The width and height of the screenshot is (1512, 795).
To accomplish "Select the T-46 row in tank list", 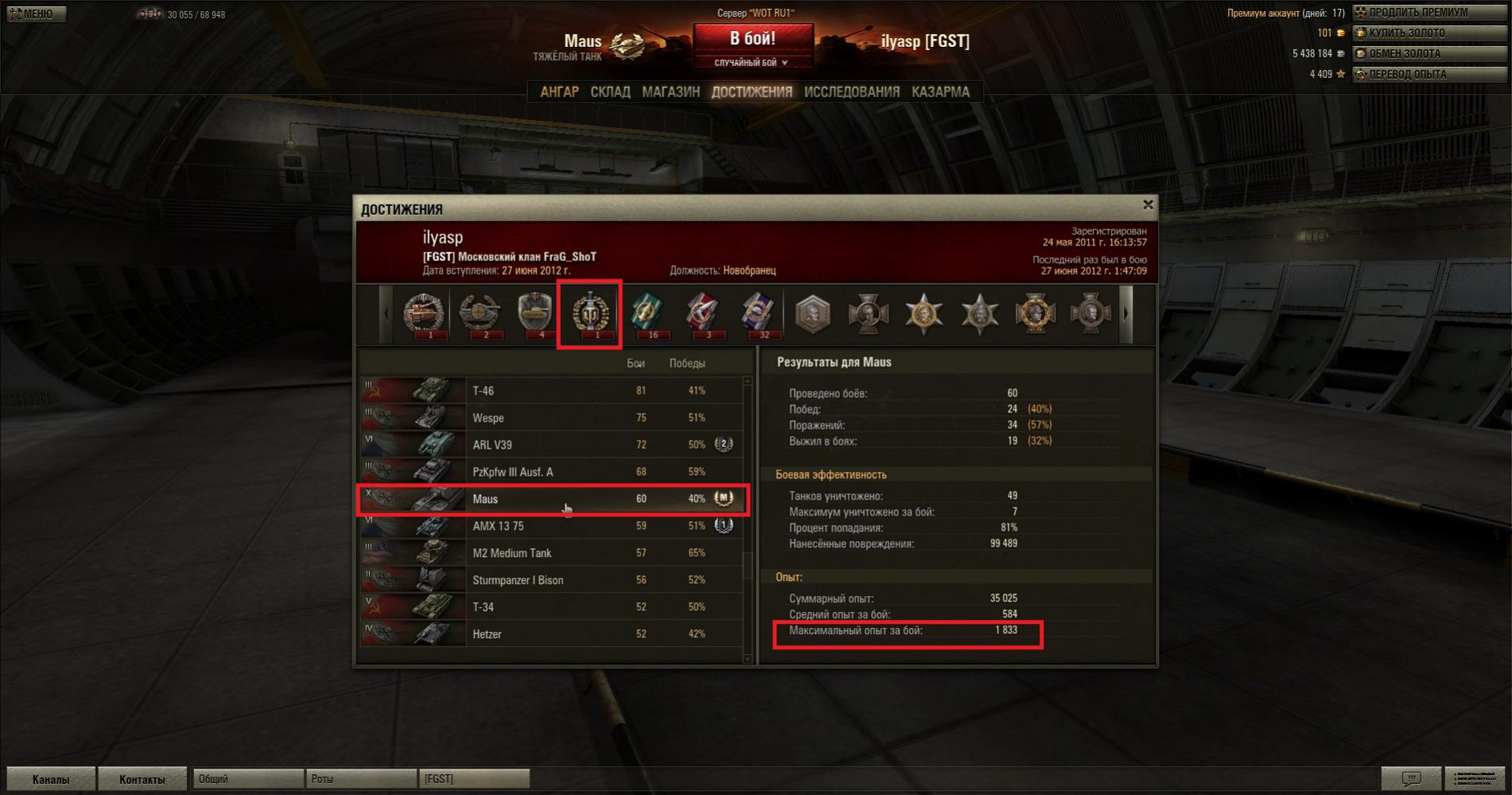I will 549,391.
